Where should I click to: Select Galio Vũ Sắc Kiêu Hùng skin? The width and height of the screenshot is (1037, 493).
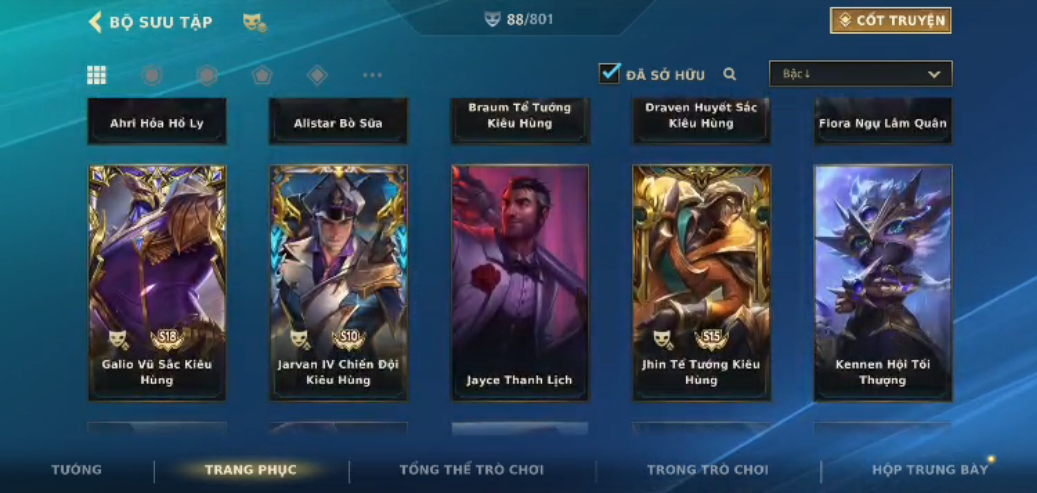coord(157,282)
